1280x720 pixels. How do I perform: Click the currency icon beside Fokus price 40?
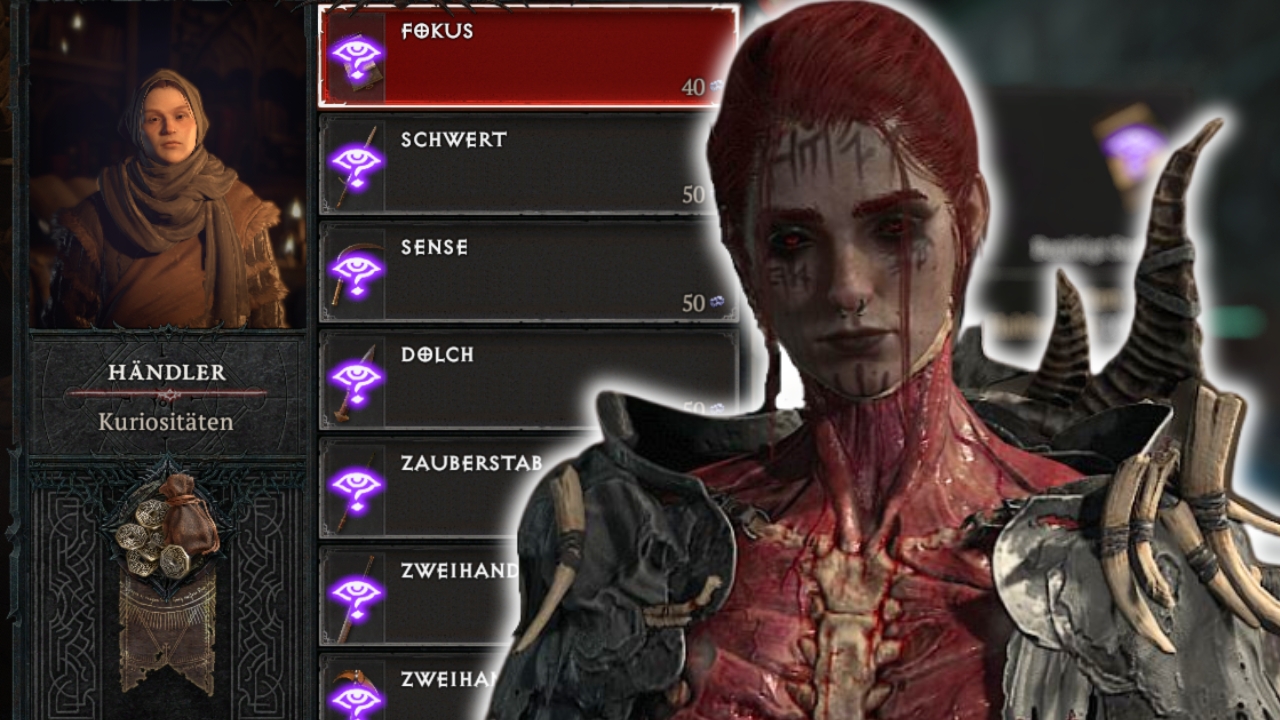pos(715,88)
